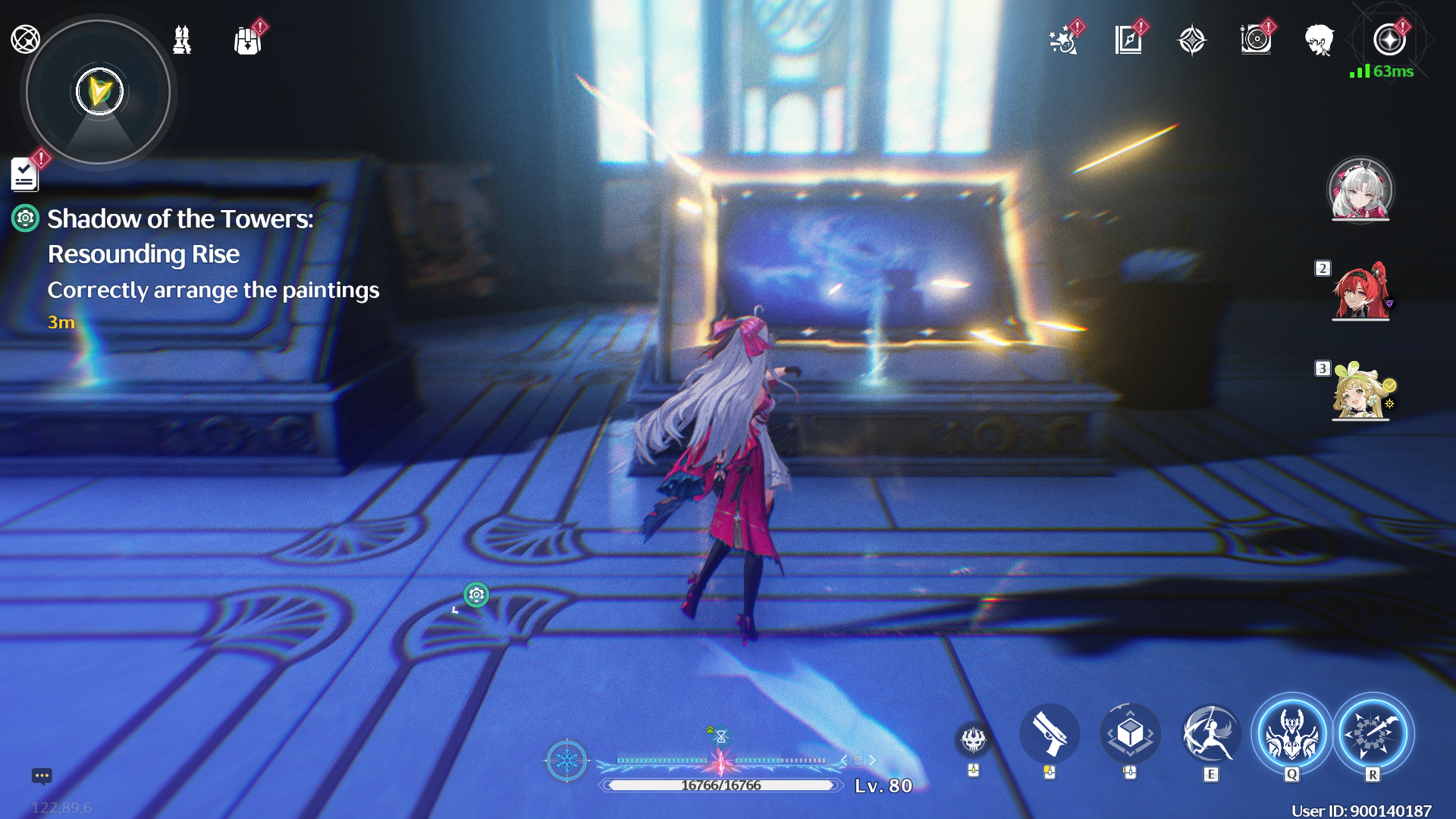Open the camera-like target icon
This screenshot has height=819, width=1456.
1256,40
